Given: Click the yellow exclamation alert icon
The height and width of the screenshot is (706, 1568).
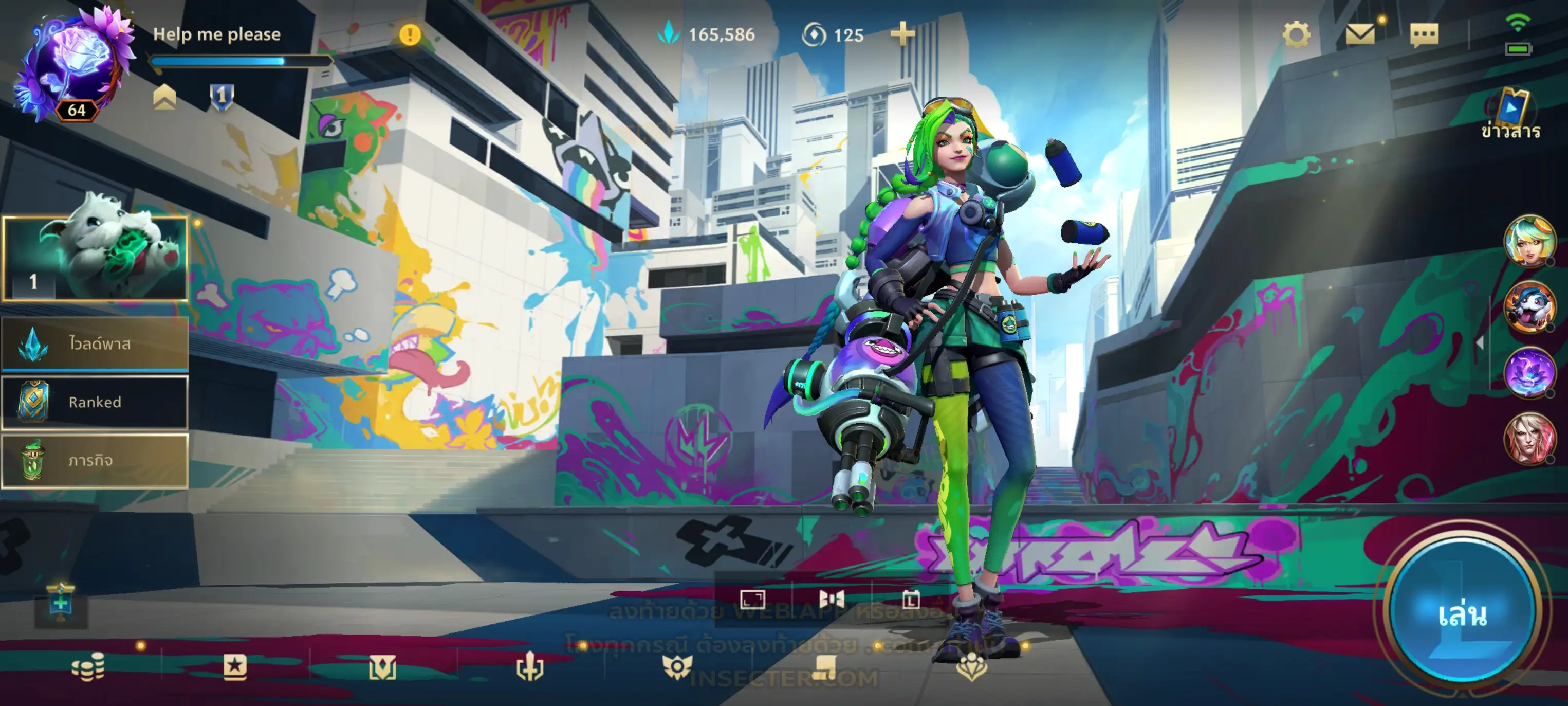Looking at the screenshot, I should coord(410,35).
